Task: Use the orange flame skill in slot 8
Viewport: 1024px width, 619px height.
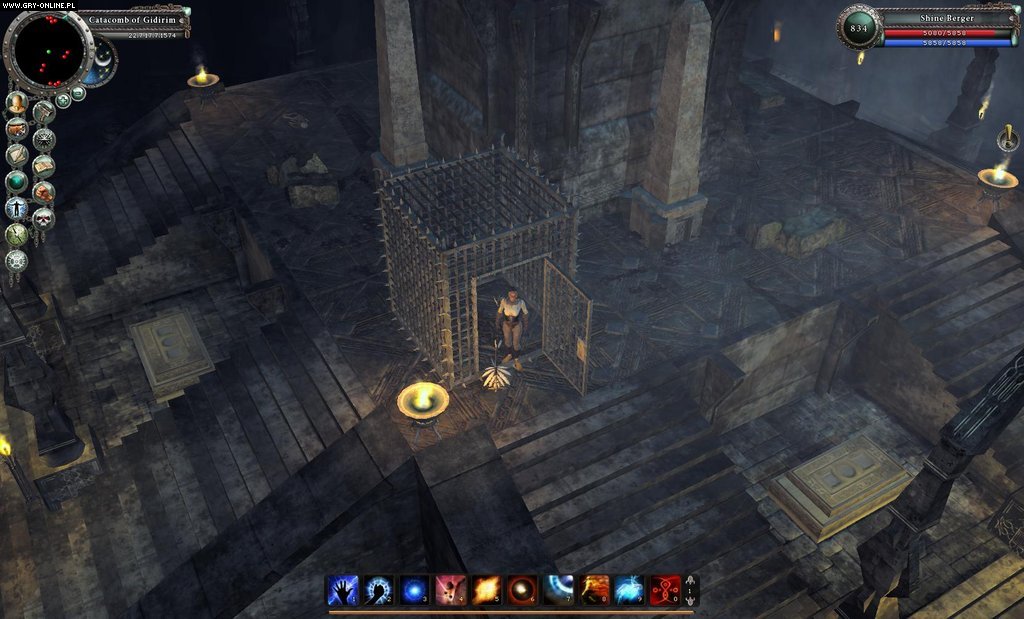Action: [593, 590]
